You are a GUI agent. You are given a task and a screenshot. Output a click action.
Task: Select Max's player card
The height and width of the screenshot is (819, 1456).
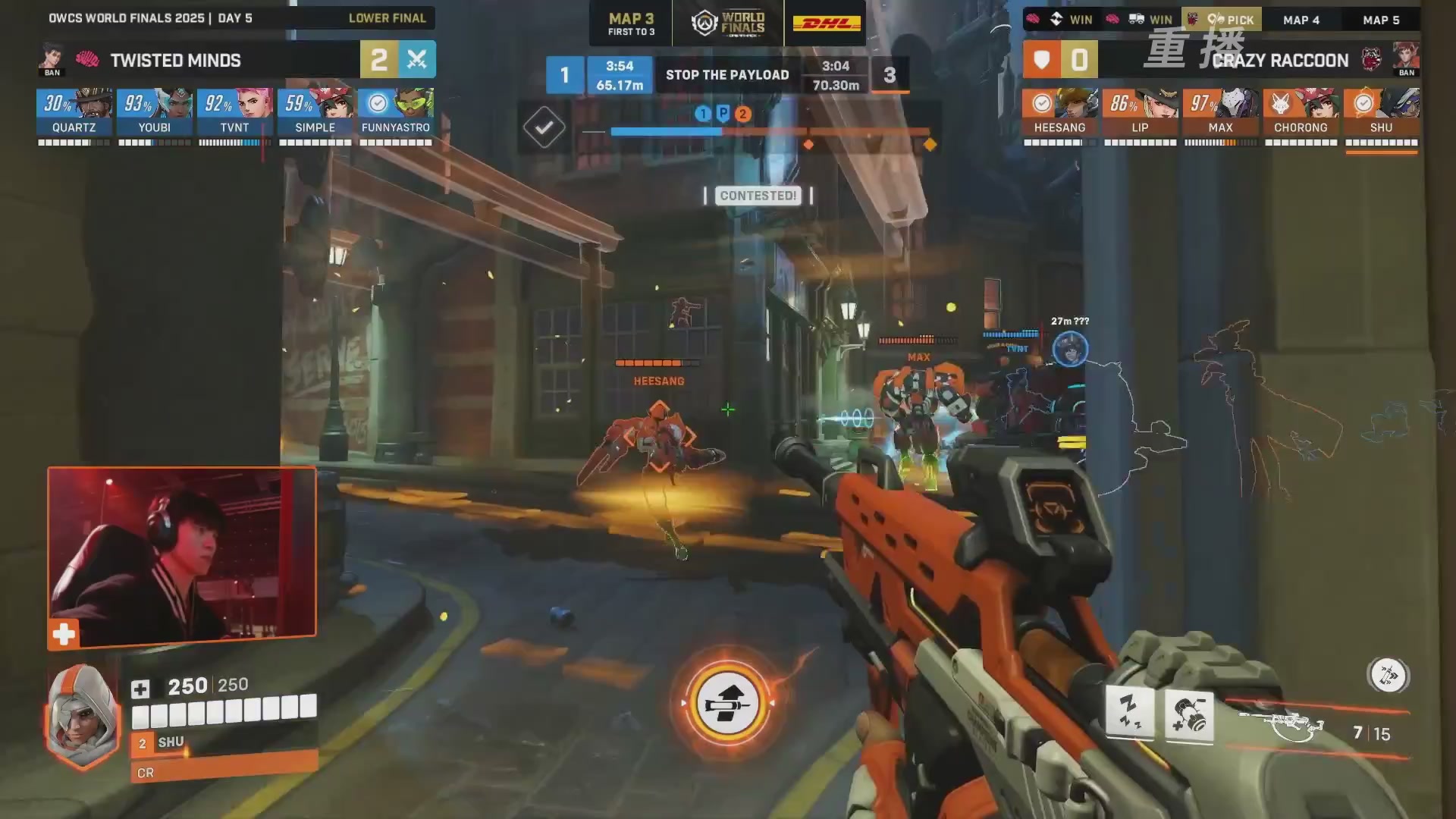pos(1220,112)
